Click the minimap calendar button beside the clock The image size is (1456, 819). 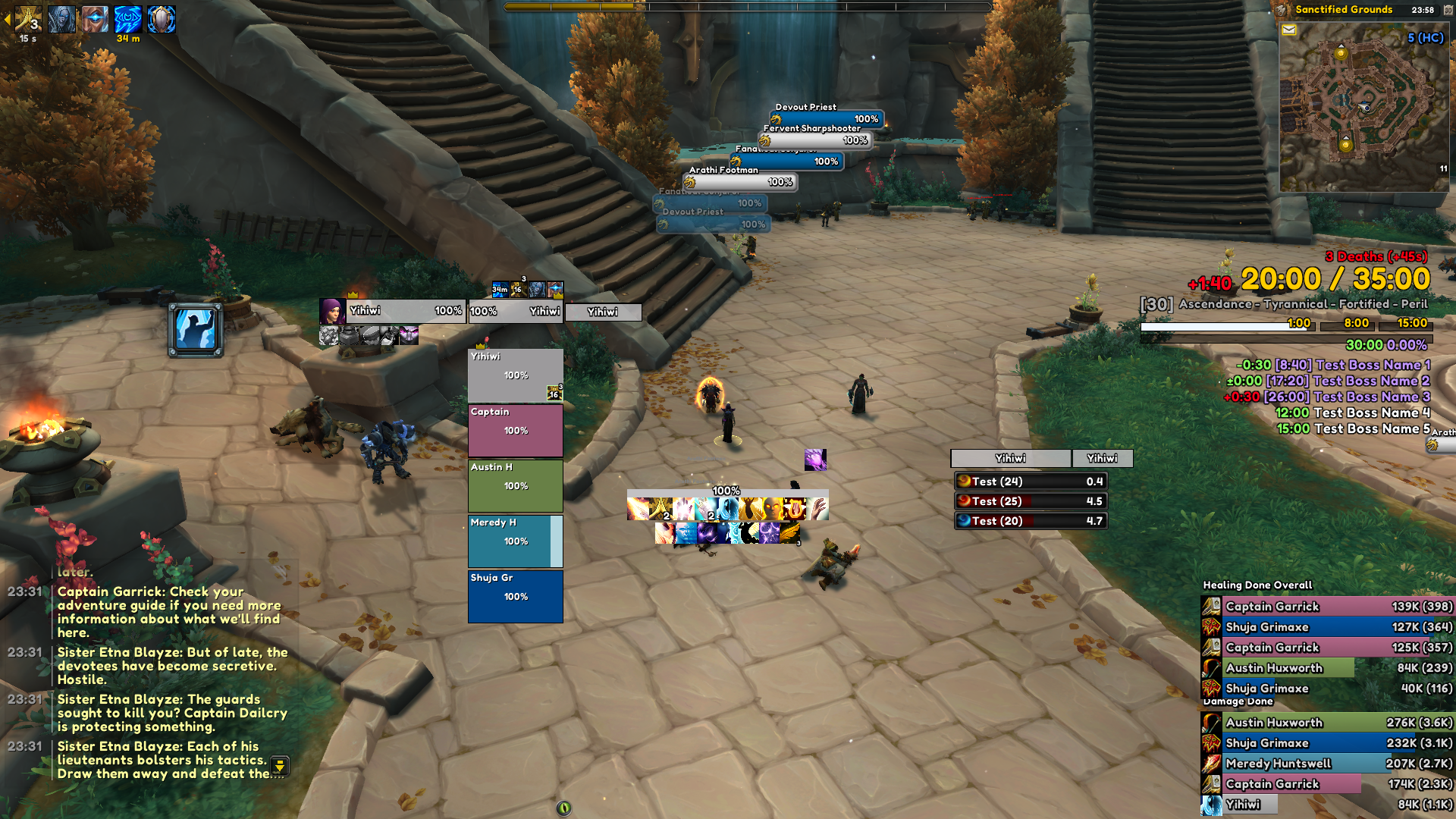[x=1448, y=10]
